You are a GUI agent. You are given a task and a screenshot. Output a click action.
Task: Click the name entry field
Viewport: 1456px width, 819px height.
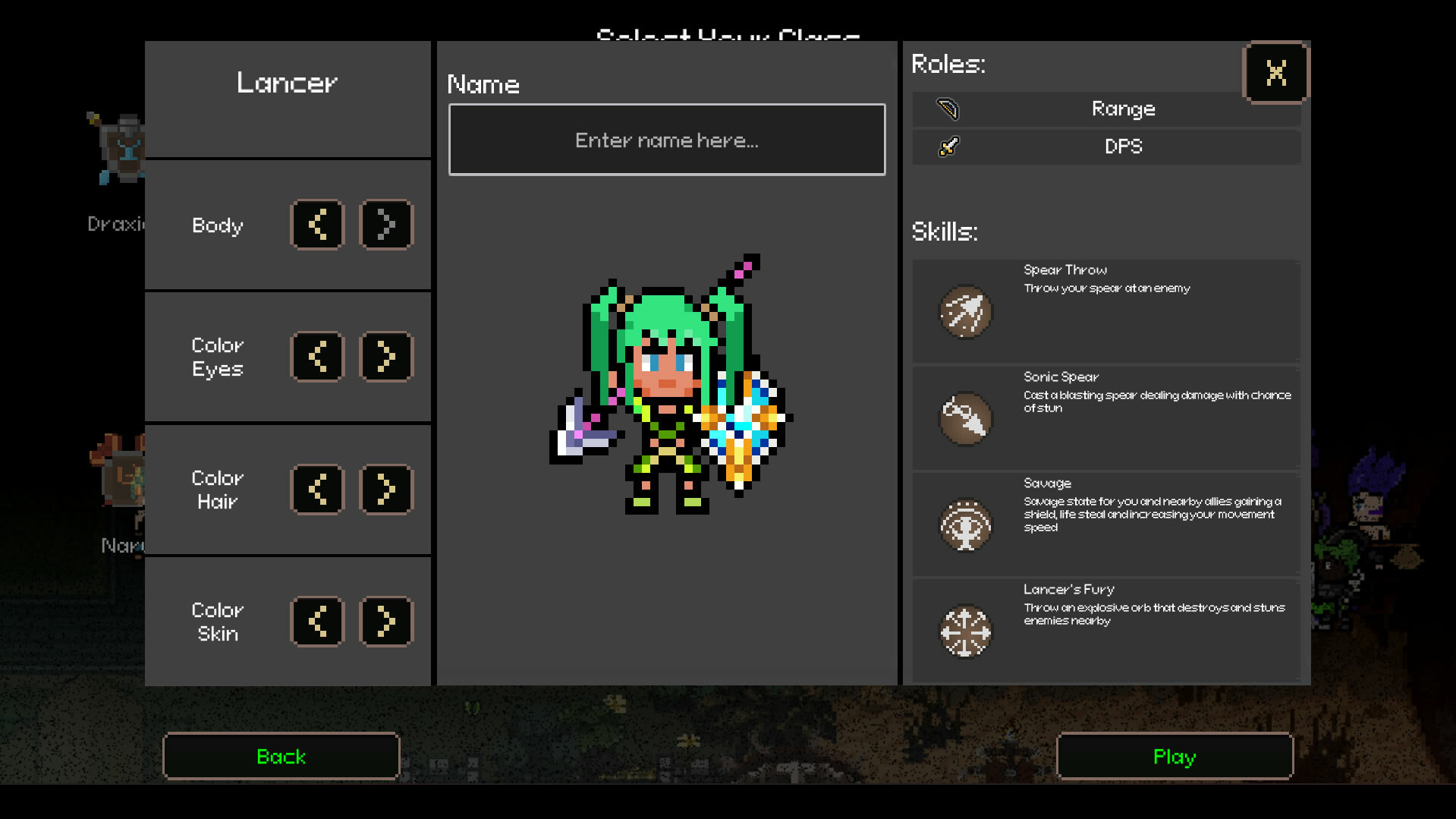(x=666, y=140)
